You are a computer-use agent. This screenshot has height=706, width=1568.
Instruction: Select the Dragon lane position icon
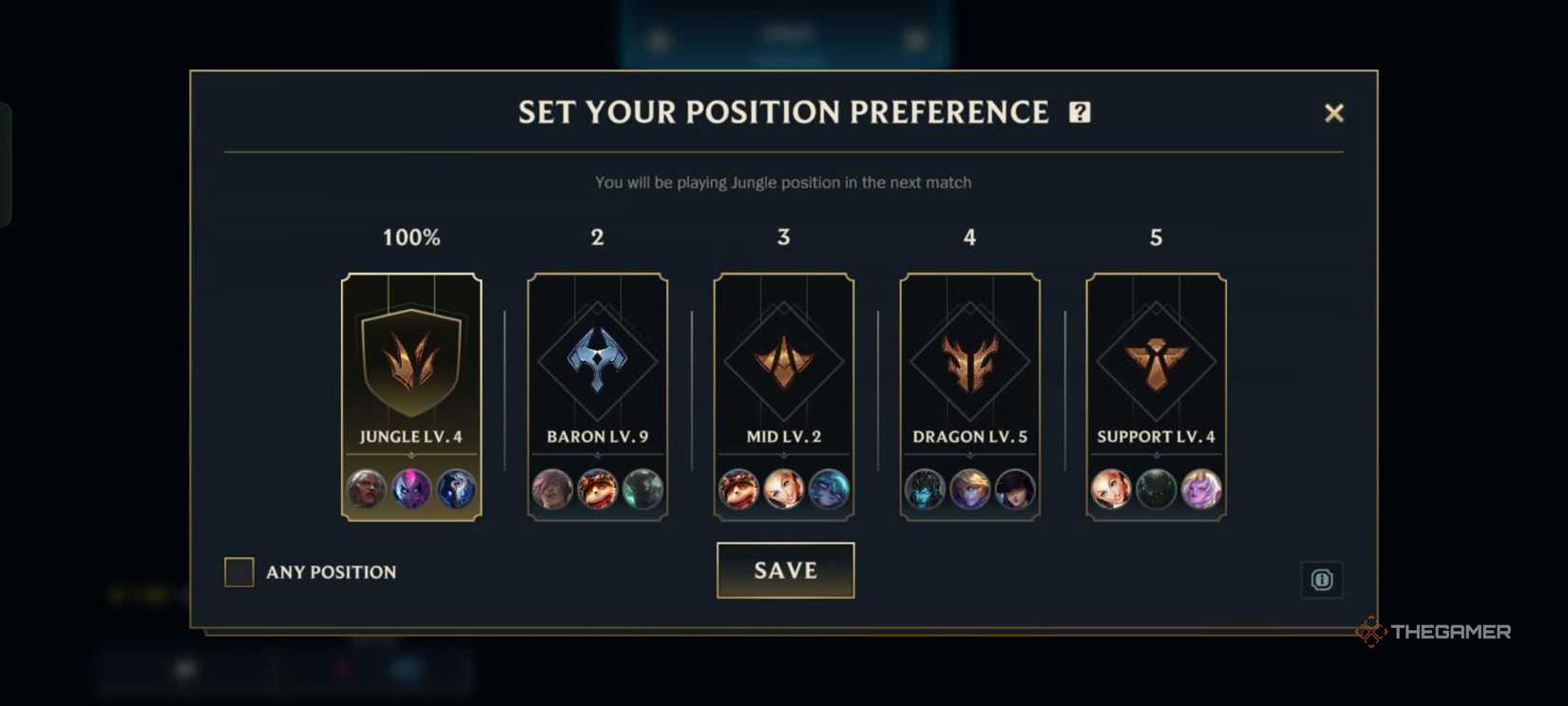point(969,361)
